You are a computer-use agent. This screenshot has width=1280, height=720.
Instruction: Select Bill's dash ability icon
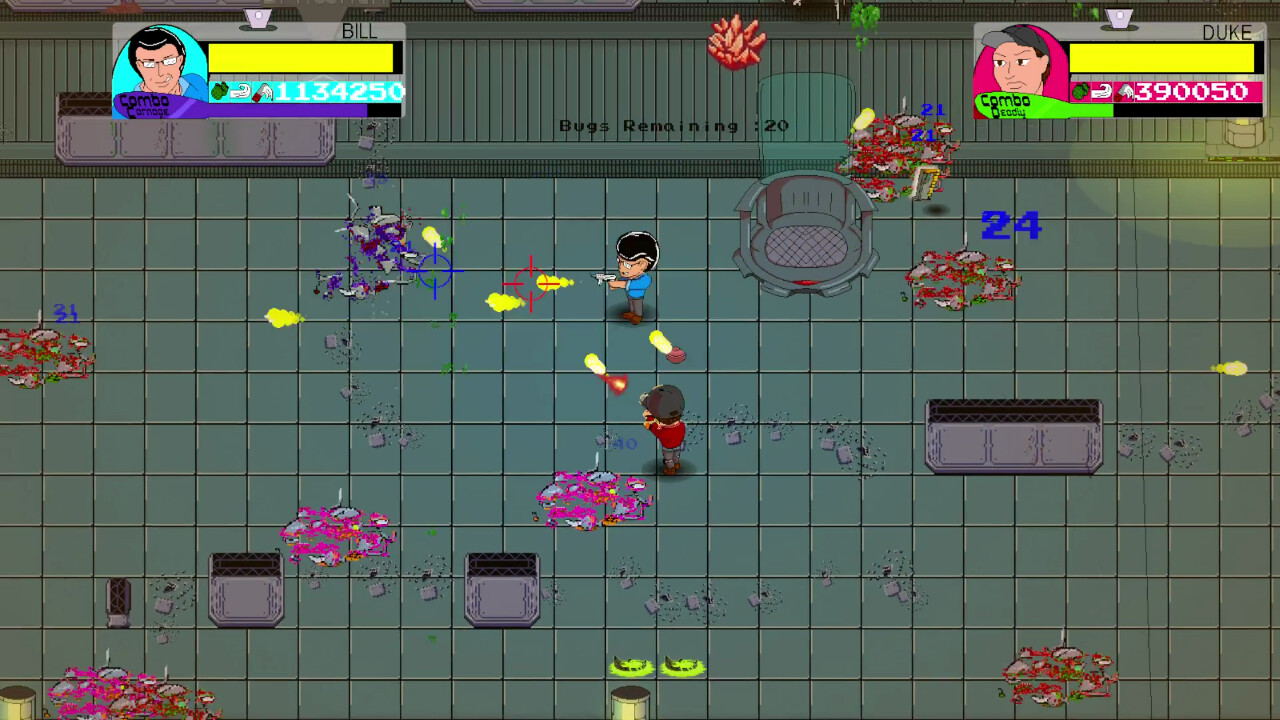(239, 91)
